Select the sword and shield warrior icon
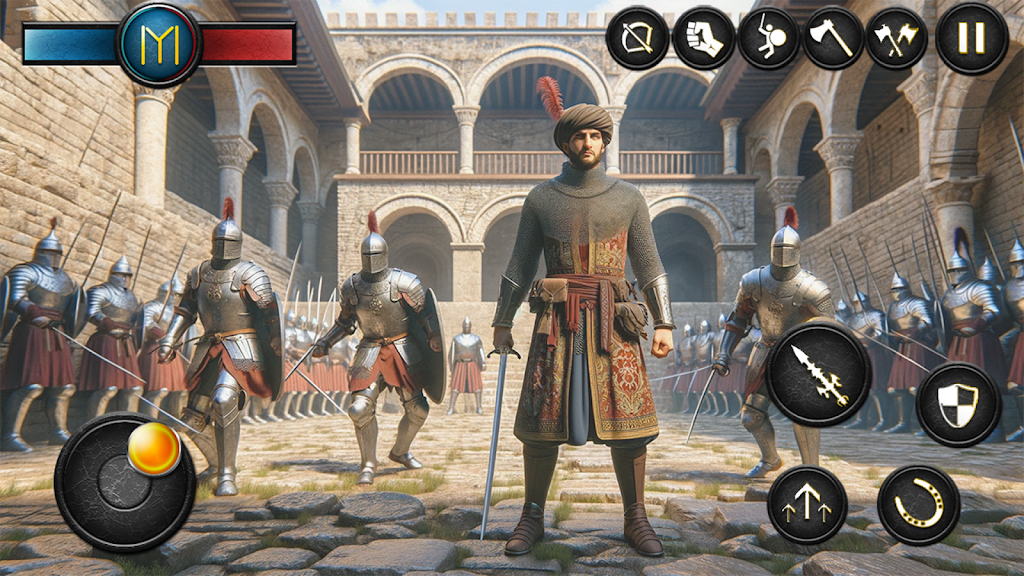This screenshot has width=1024, height=576. coord(768,39)
